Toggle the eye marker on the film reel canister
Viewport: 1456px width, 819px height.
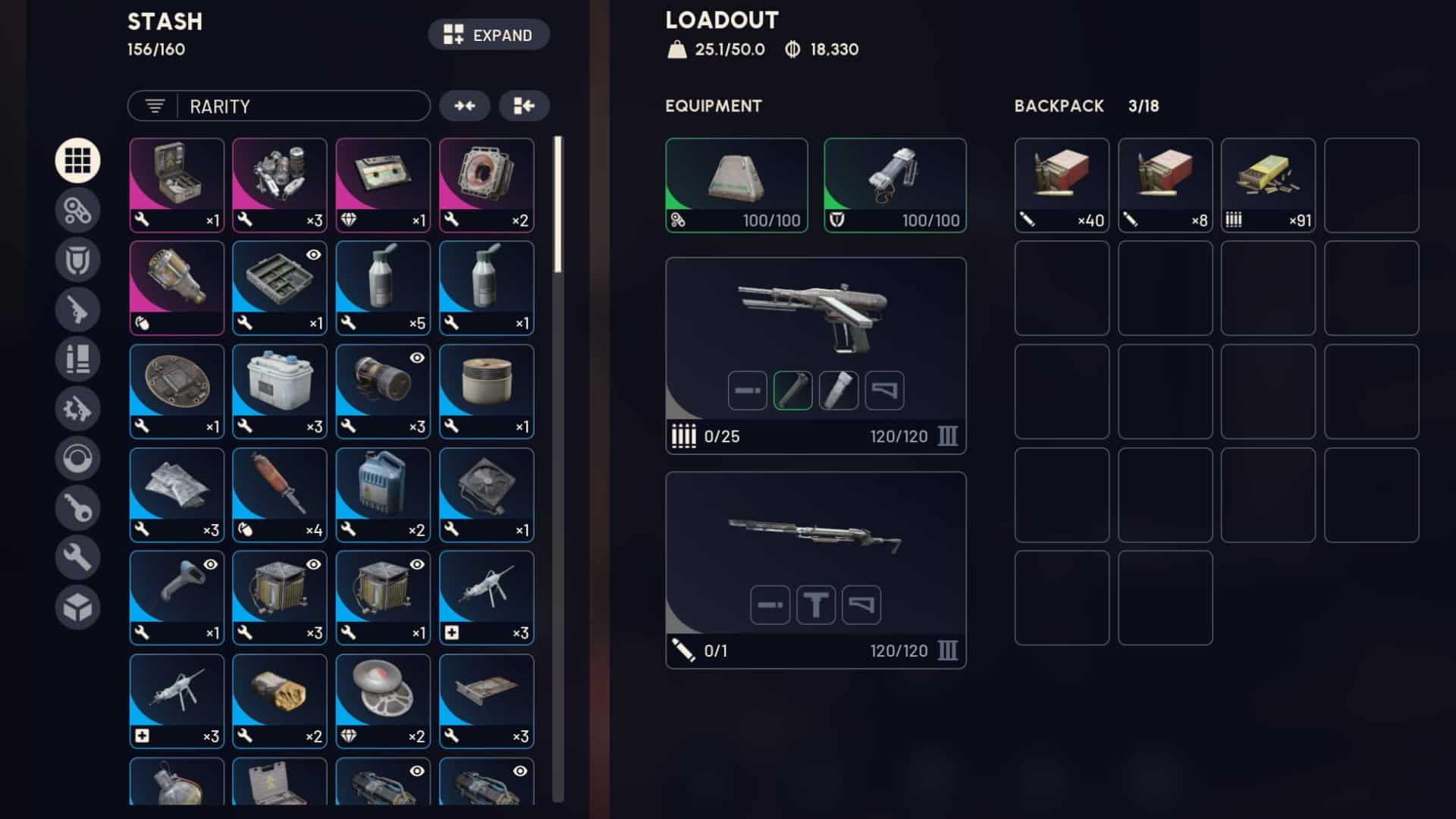pos(416,359)
